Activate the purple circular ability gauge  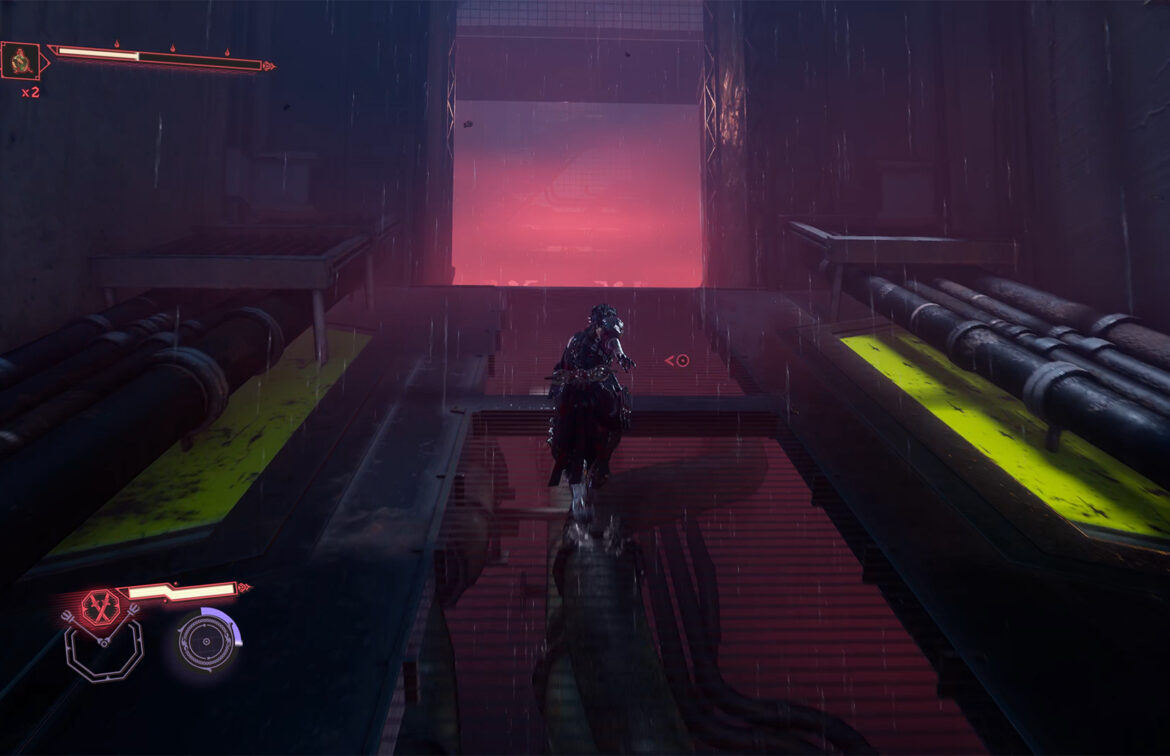207,639
